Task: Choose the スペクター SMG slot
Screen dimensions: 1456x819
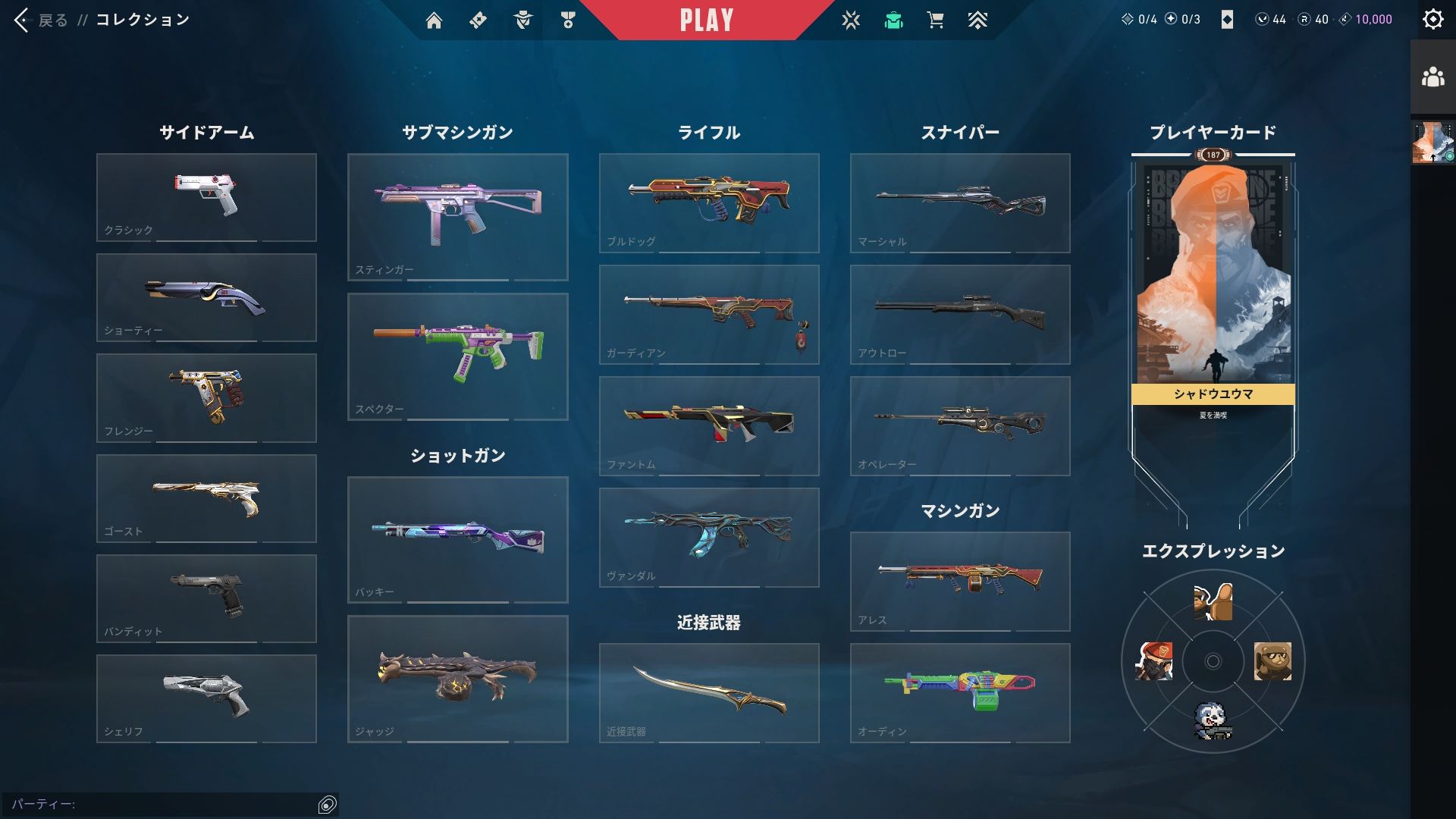Action: point(457,356)
